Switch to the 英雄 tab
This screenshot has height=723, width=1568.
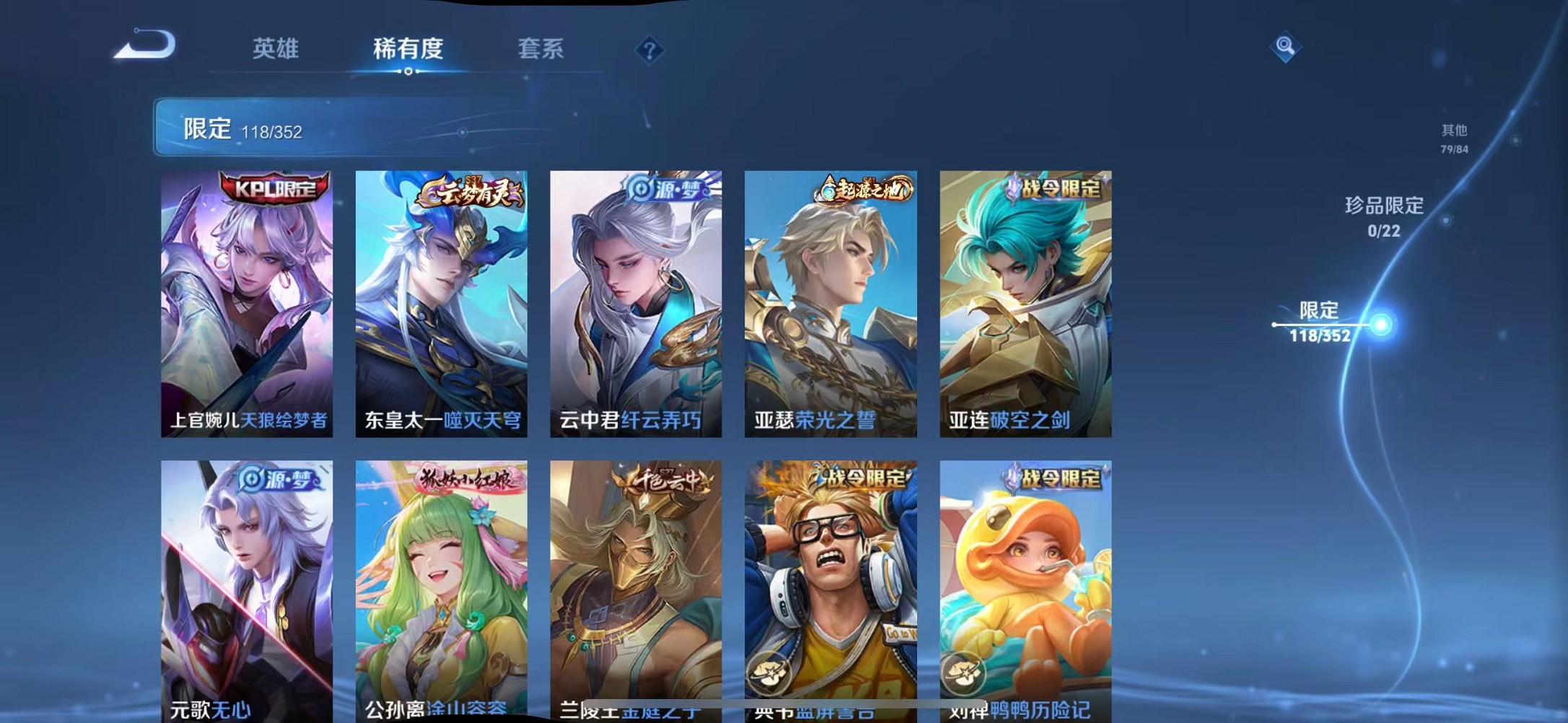277,48
